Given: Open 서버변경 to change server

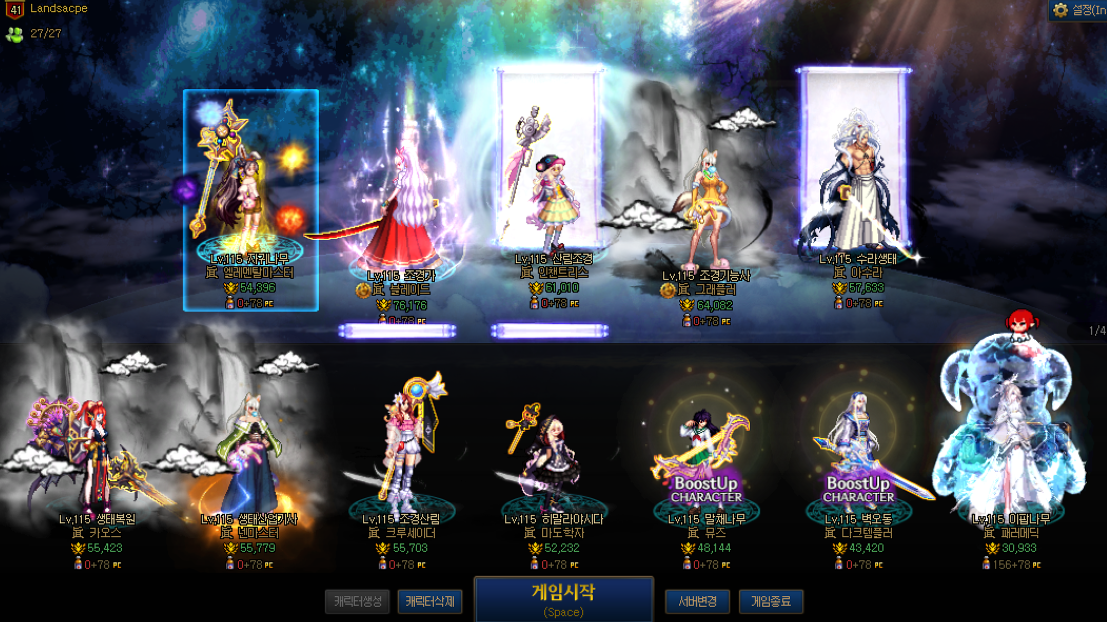Looking at the screenshot, I should click(x=696, y=602).
